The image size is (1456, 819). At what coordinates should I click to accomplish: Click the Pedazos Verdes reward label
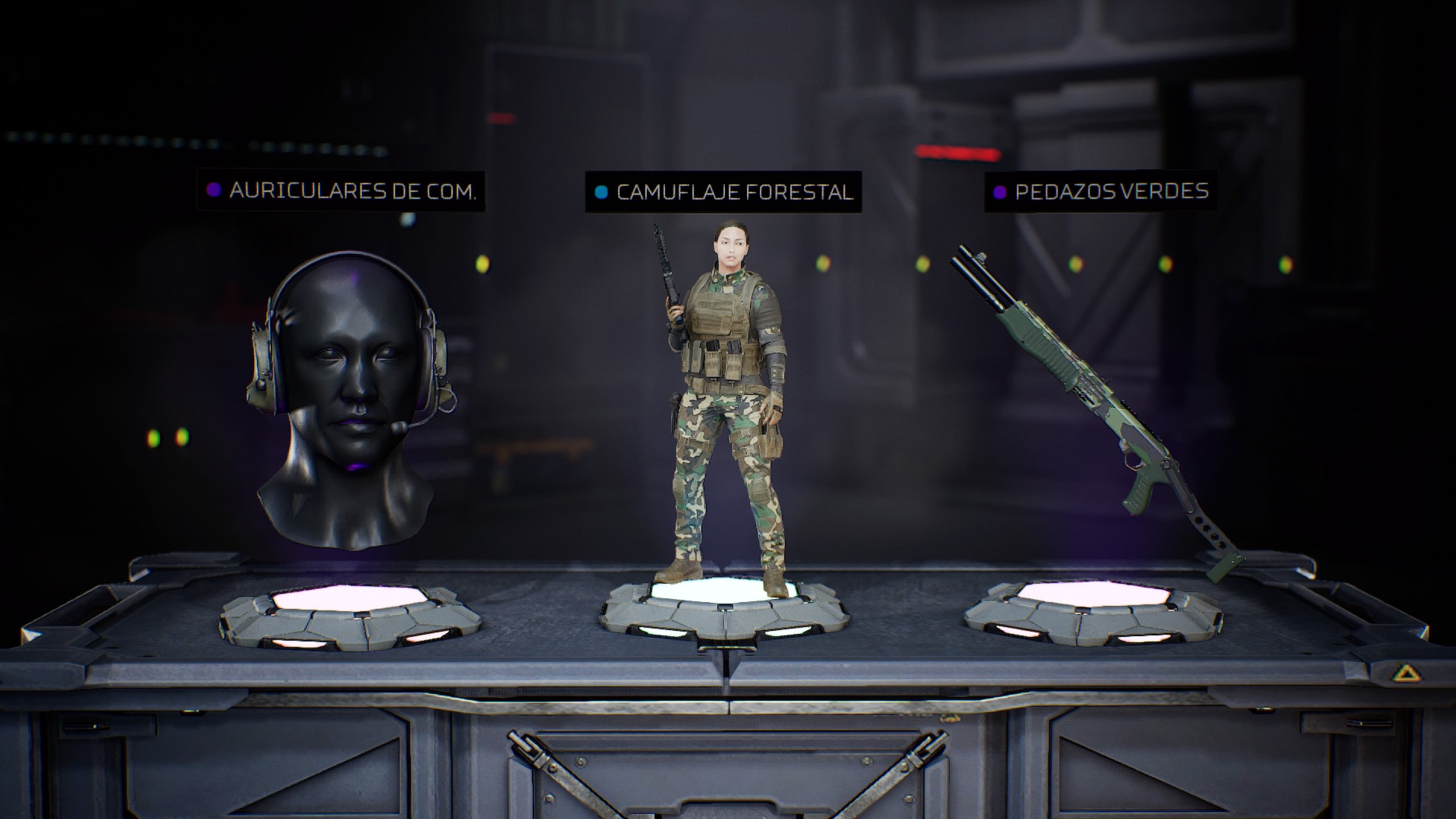click(1101, 192)
